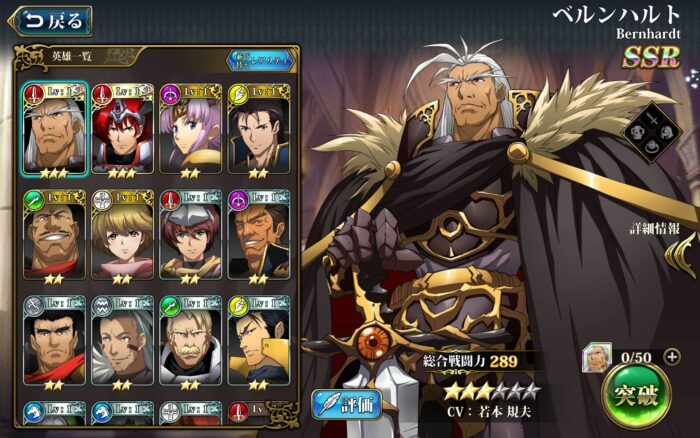The width and height of the screenshot is (700, 438).
Task: Choose the red-haired armored hero portrait
Action: click(122, 128)
